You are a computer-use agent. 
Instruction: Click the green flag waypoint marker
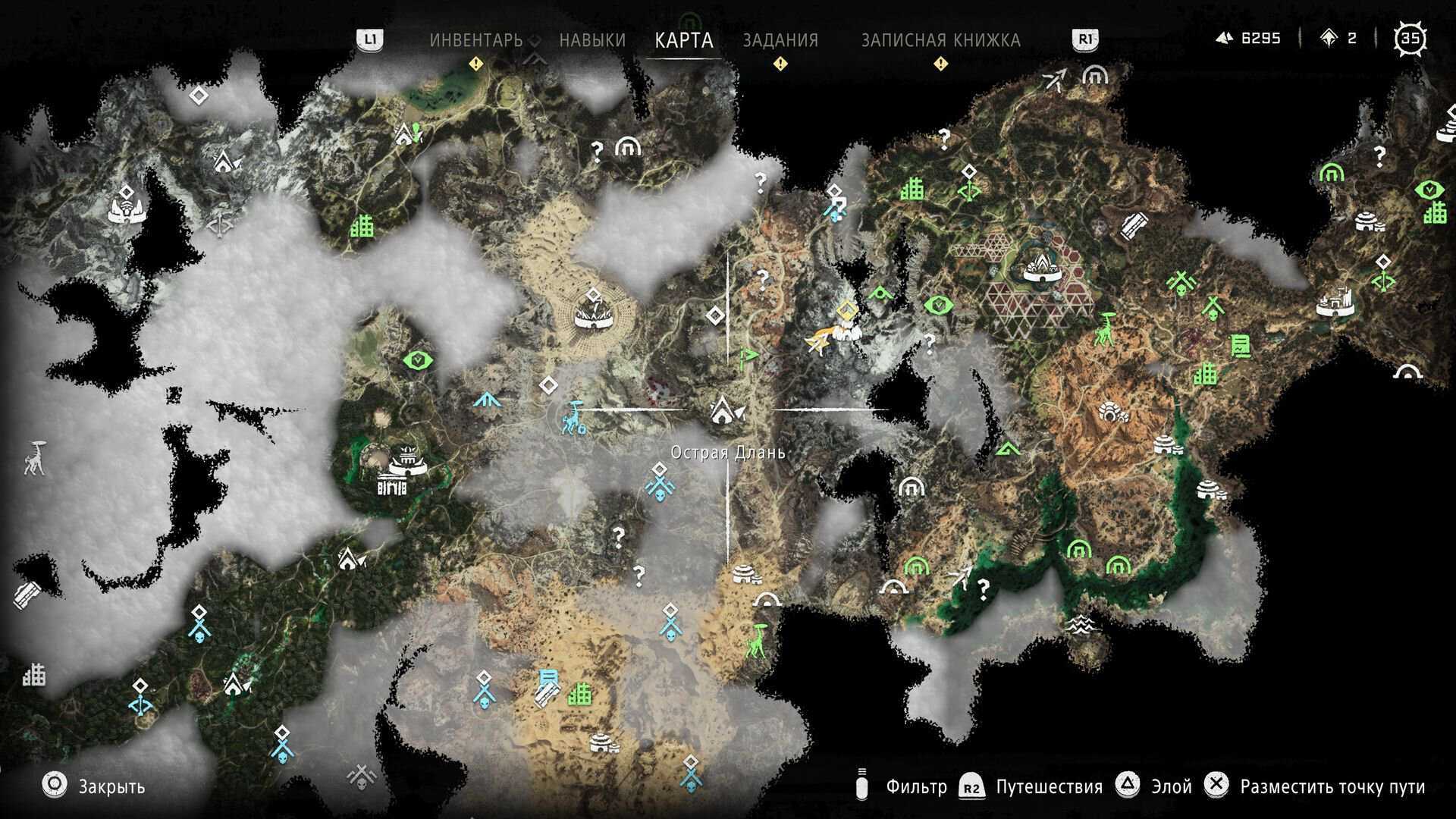[748, 356]
